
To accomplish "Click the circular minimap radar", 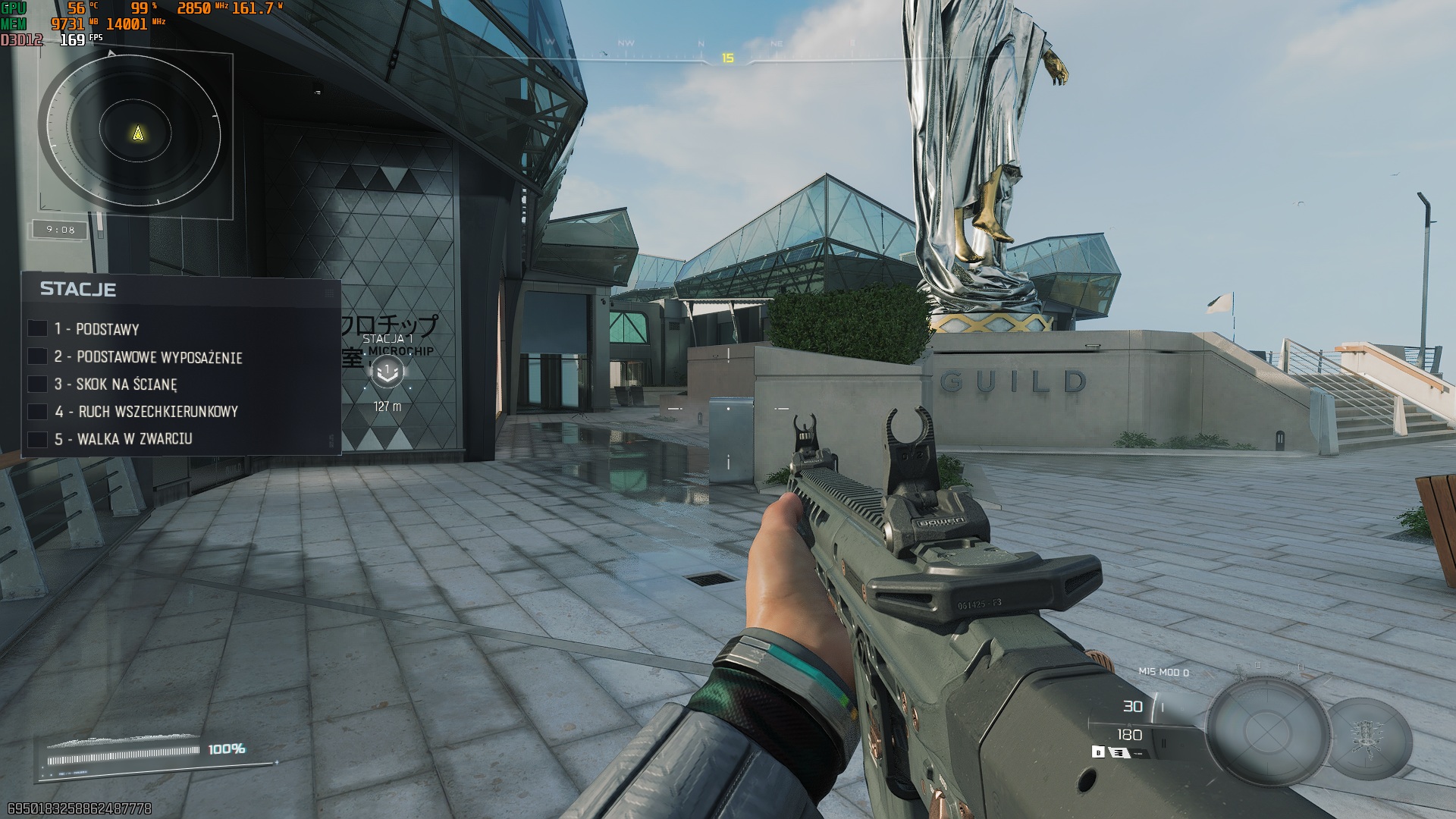I will [x=130, y=135].
